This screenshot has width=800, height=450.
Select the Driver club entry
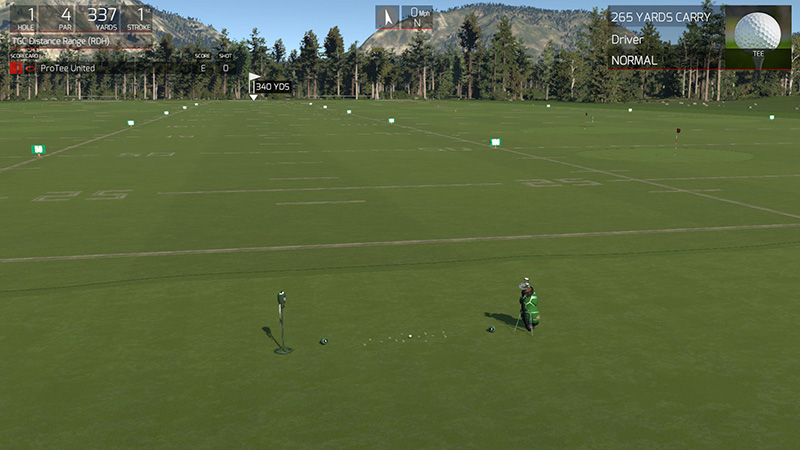[628, 40]
